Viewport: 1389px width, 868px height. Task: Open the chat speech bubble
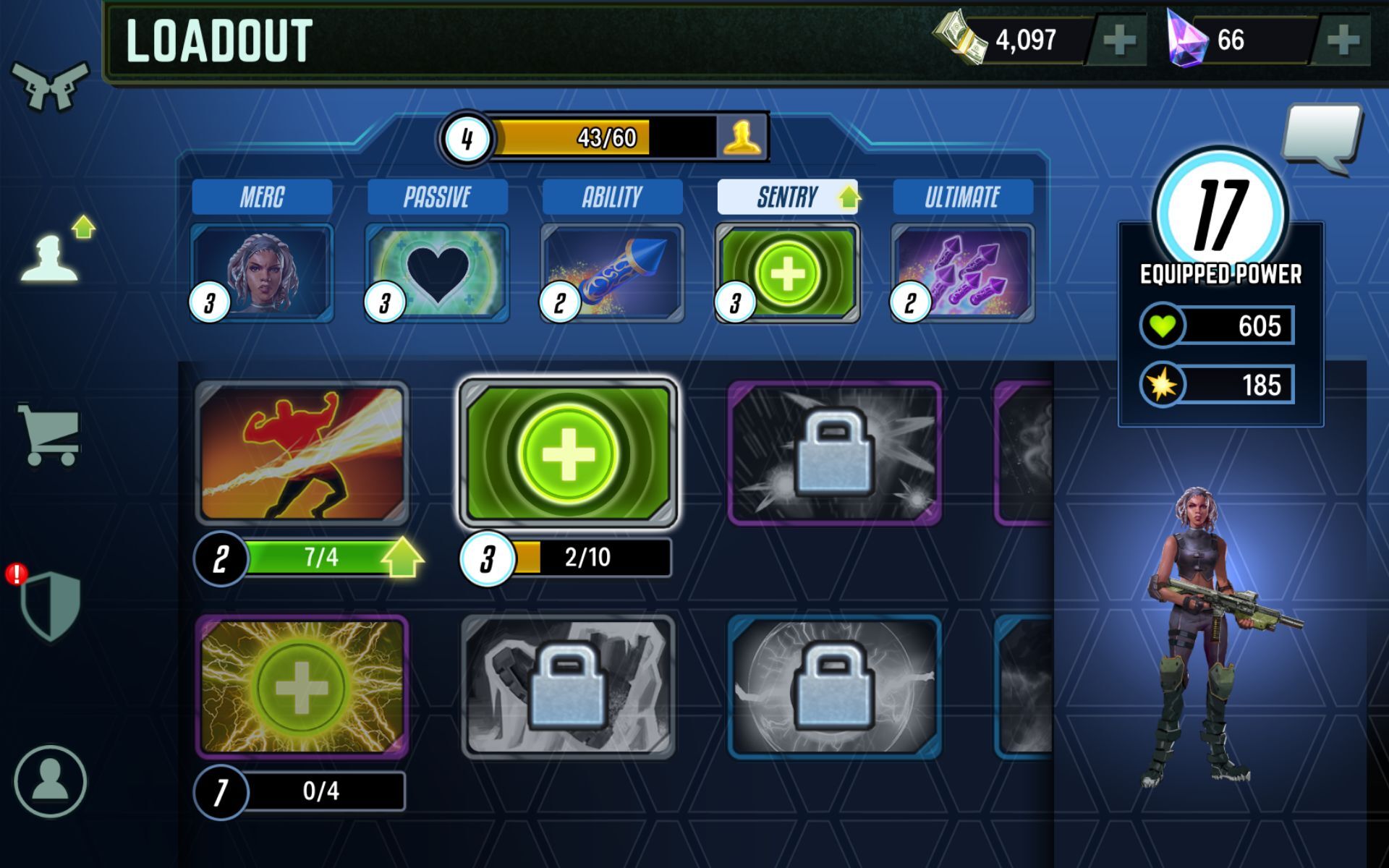pos(1321,137)
